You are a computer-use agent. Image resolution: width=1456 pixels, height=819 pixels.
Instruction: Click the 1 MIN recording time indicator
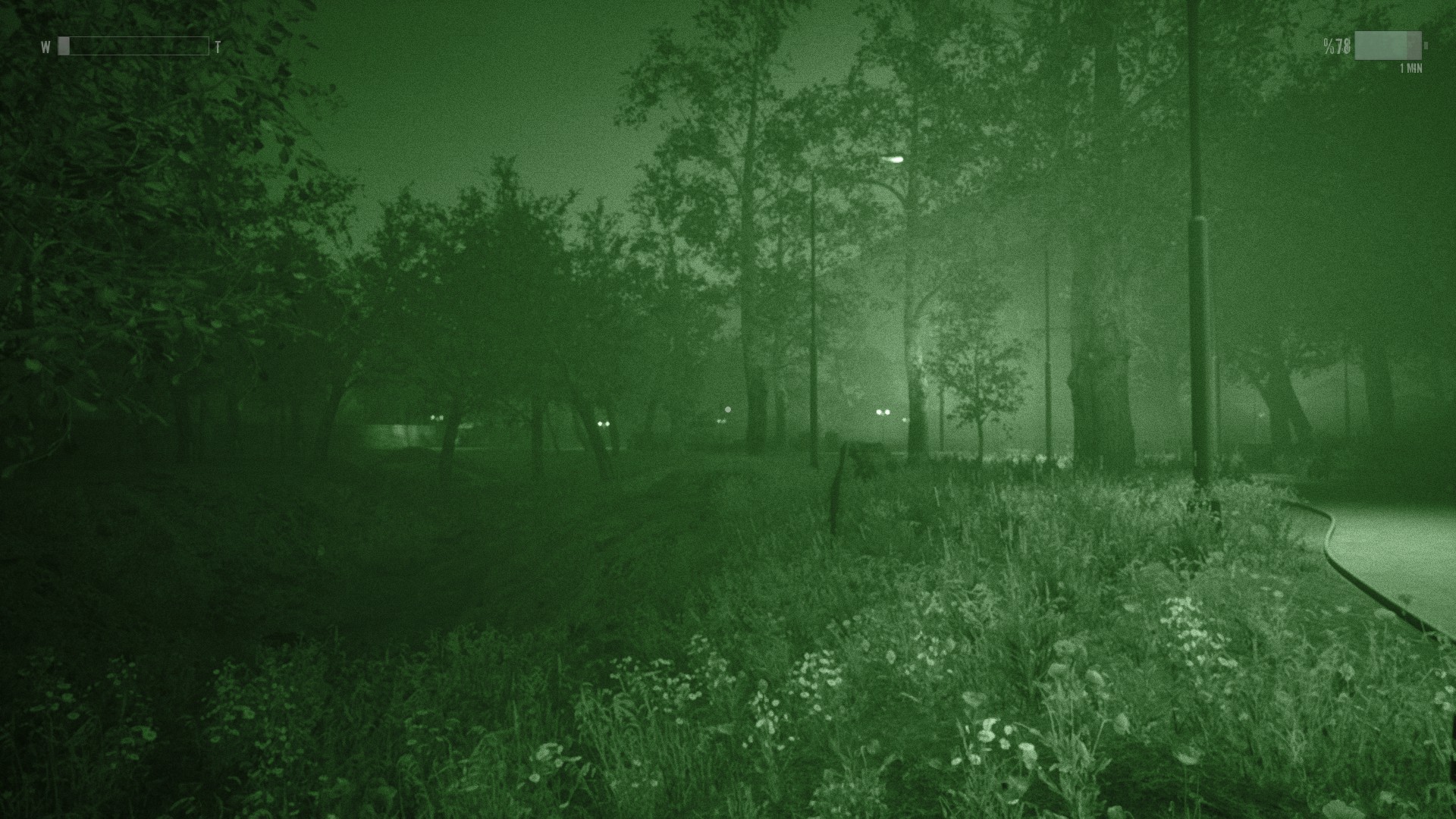[x=1412, y=68]
